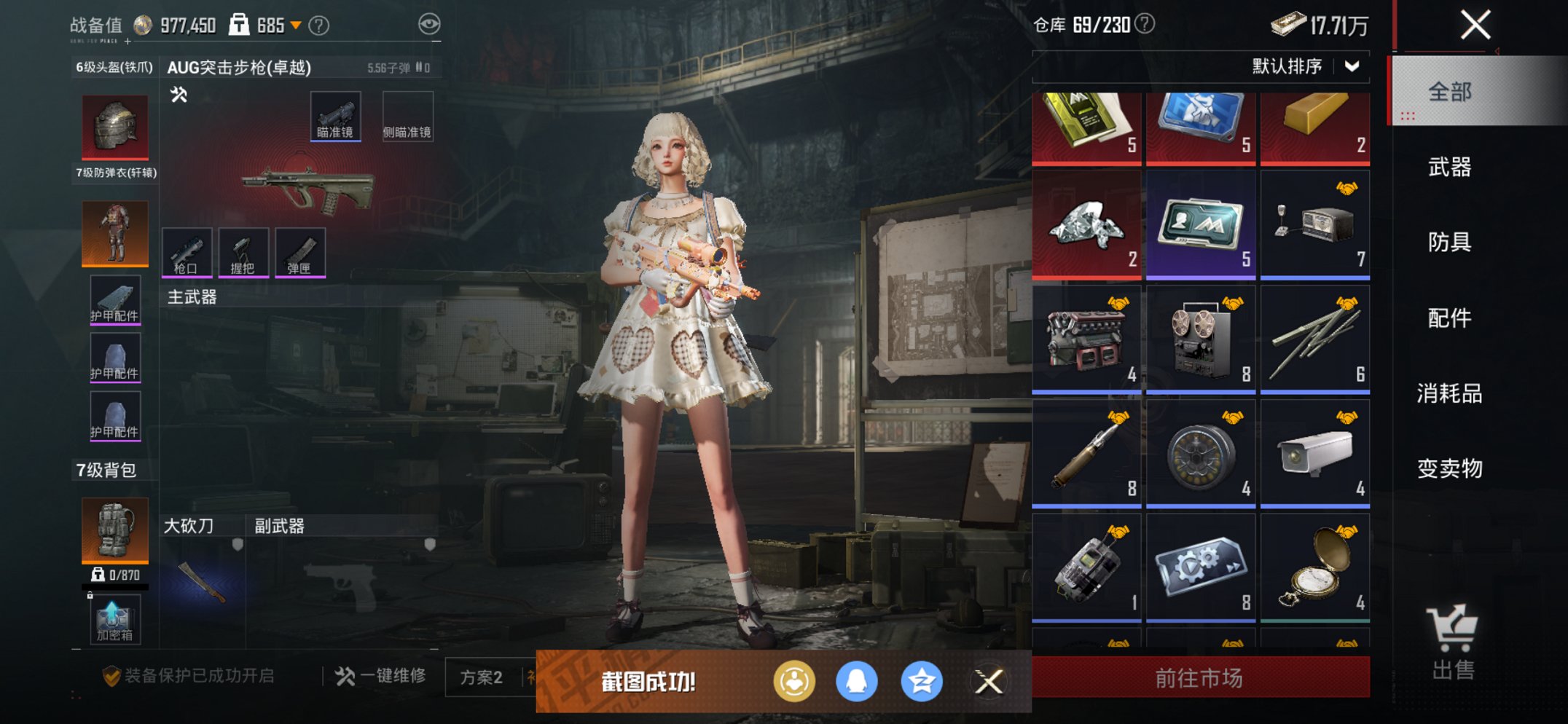Image resolution: width=1568 pixels, height=724 pixels.
Task: Open the 弹匣 magazine attachment slot
Action: pyautogui.click(x=300, y=251)
